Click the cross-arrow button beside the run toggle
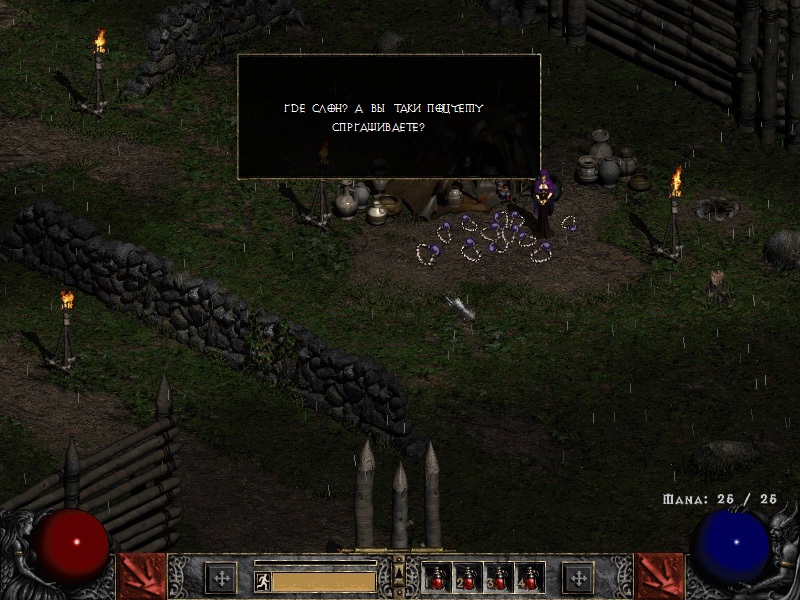Screen dimensions: 800x600 point(221,577)
